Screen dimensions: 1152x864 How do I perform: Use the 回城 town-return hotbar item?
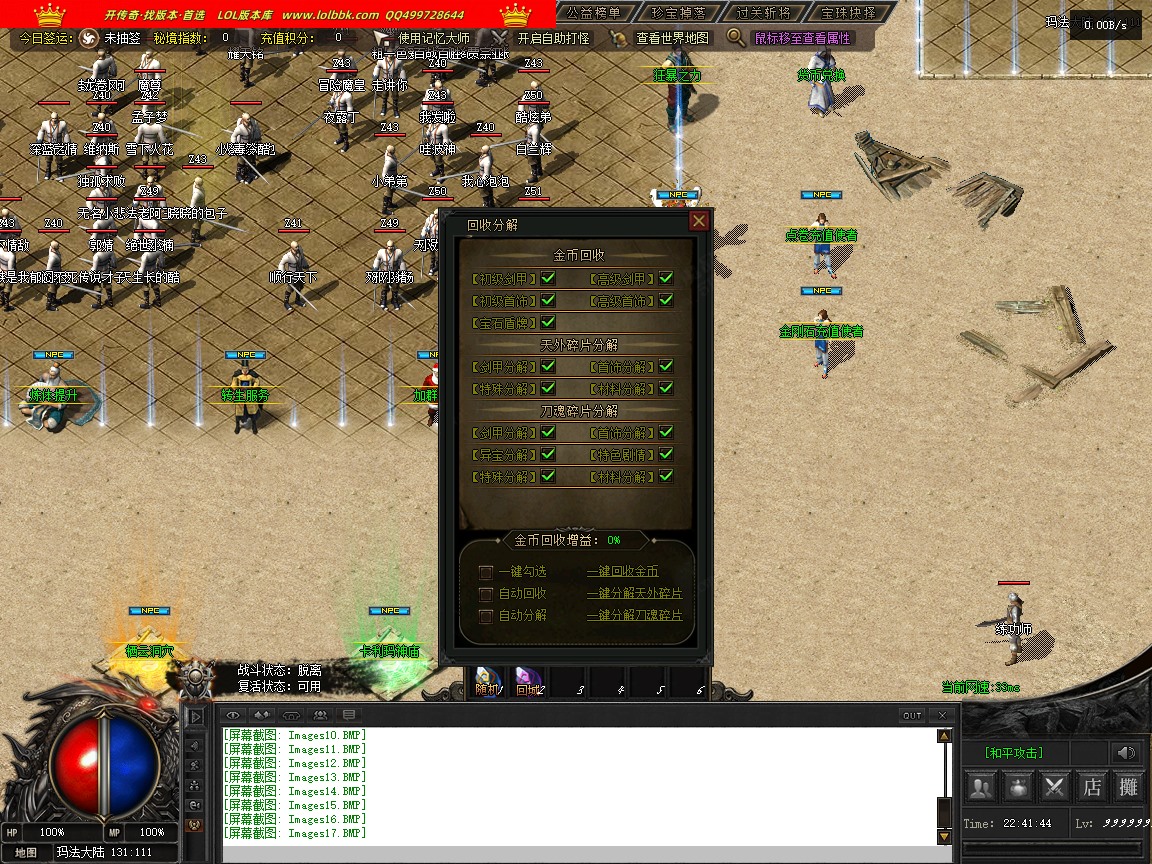click(527, 682)
